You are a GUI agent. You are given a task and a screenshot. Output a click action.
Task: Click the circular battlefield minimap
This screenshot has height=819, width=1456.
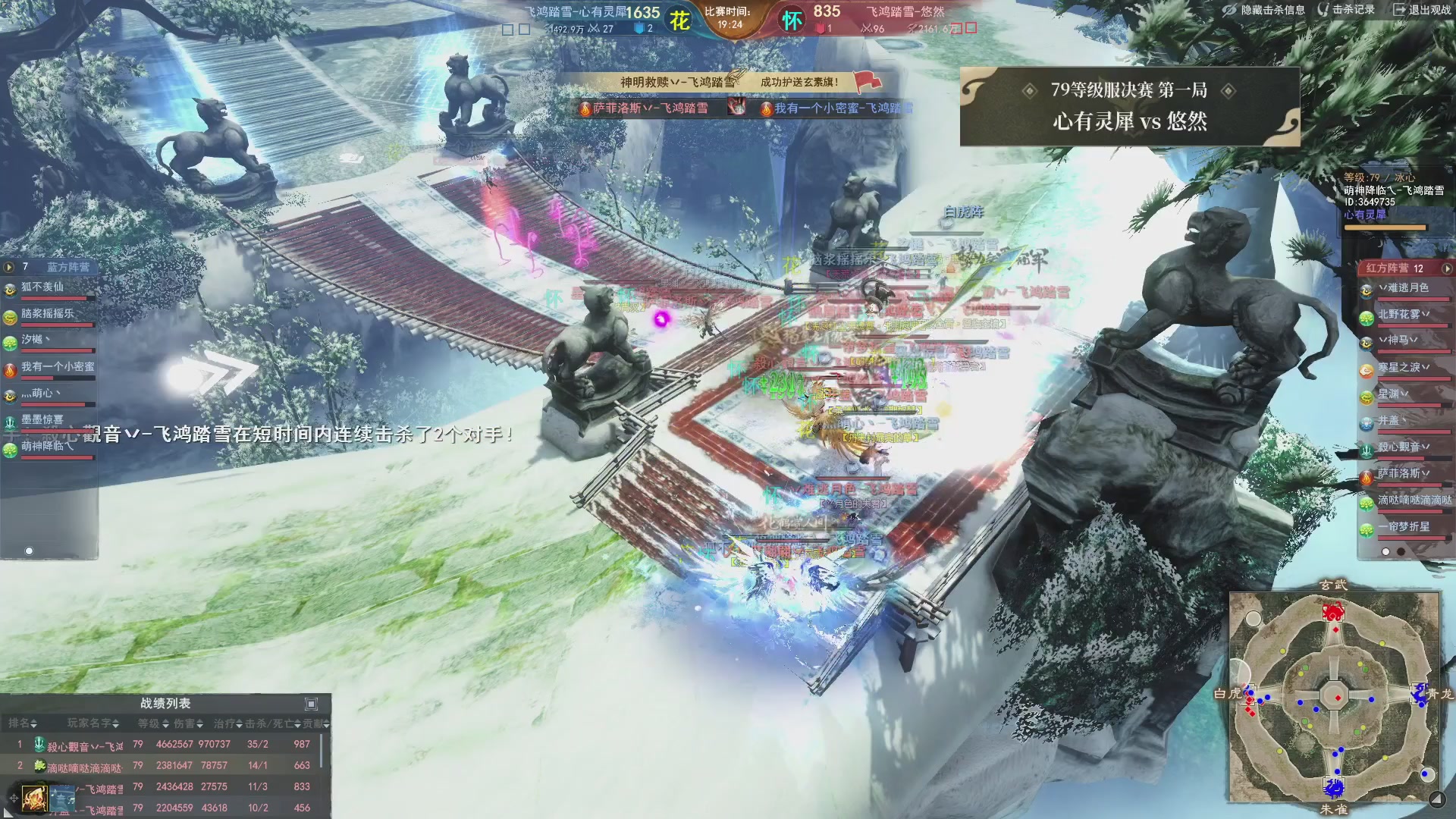(1334, 695)
